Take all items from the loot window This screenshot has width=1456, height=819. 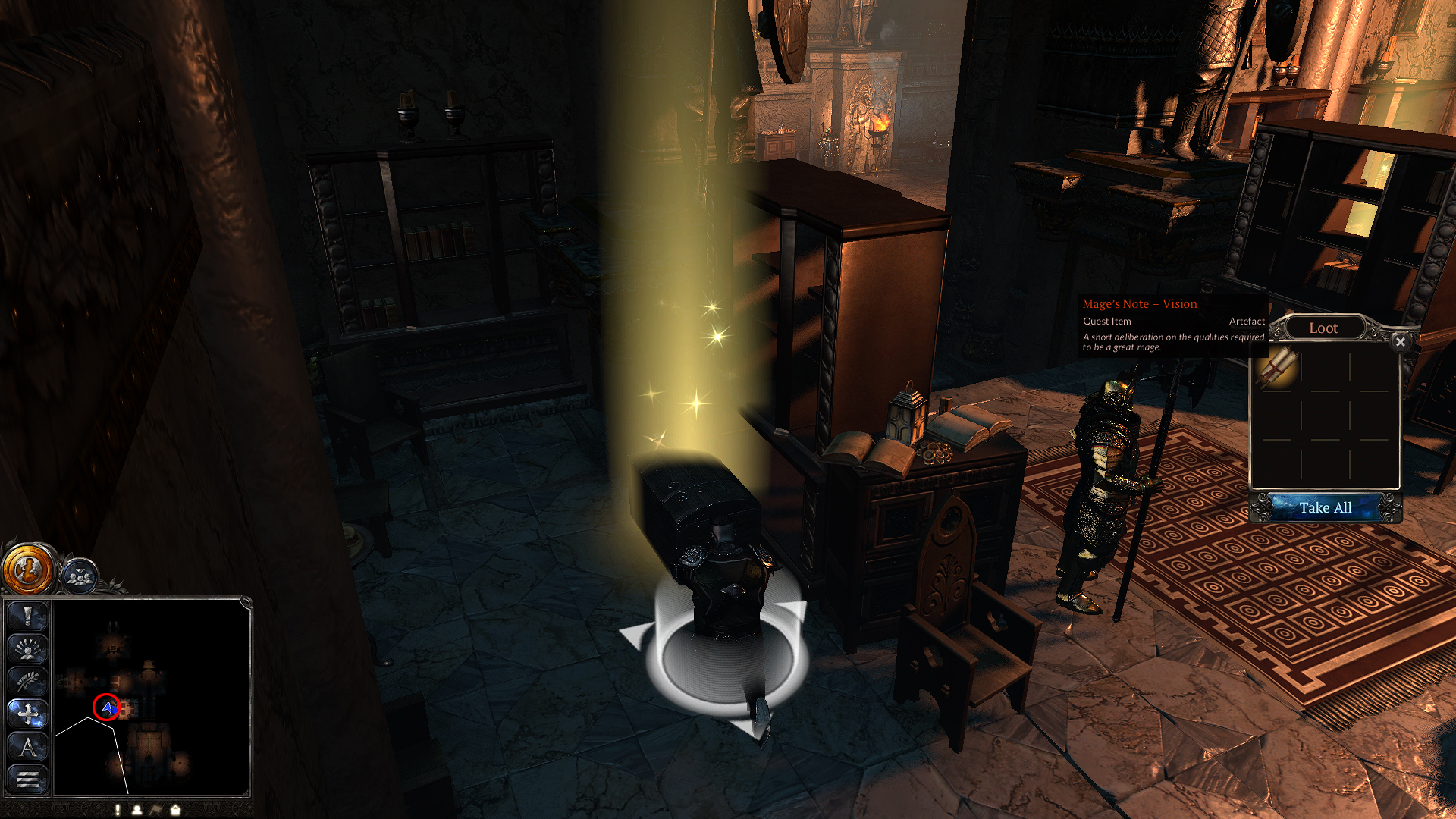1325,507
